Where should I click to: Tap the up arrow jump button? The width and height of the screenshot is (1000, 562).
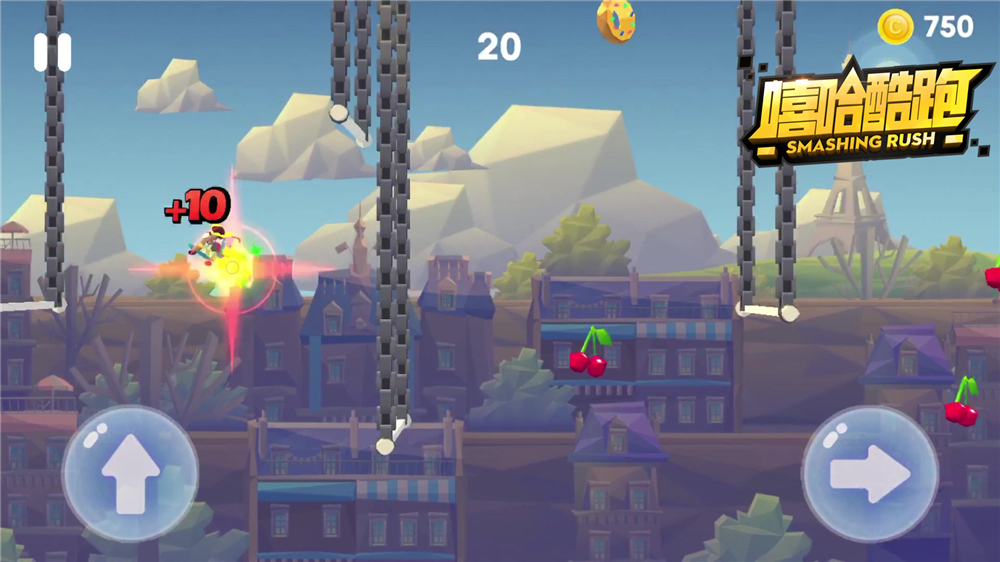pyautogui.click(x=130, y=472)
